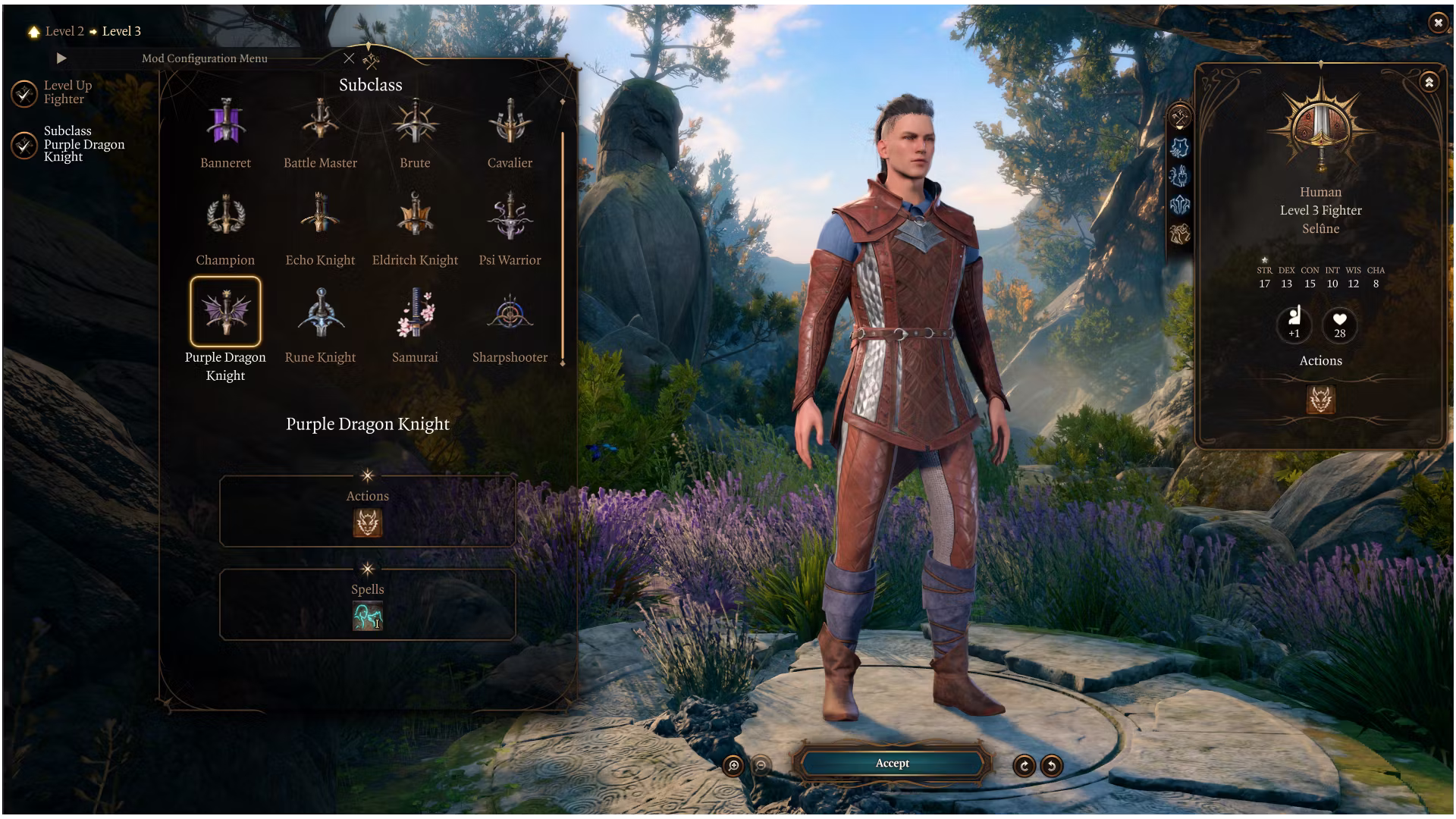Select the Champion subclass
The image size is (1456, 819).
[225, 219]
